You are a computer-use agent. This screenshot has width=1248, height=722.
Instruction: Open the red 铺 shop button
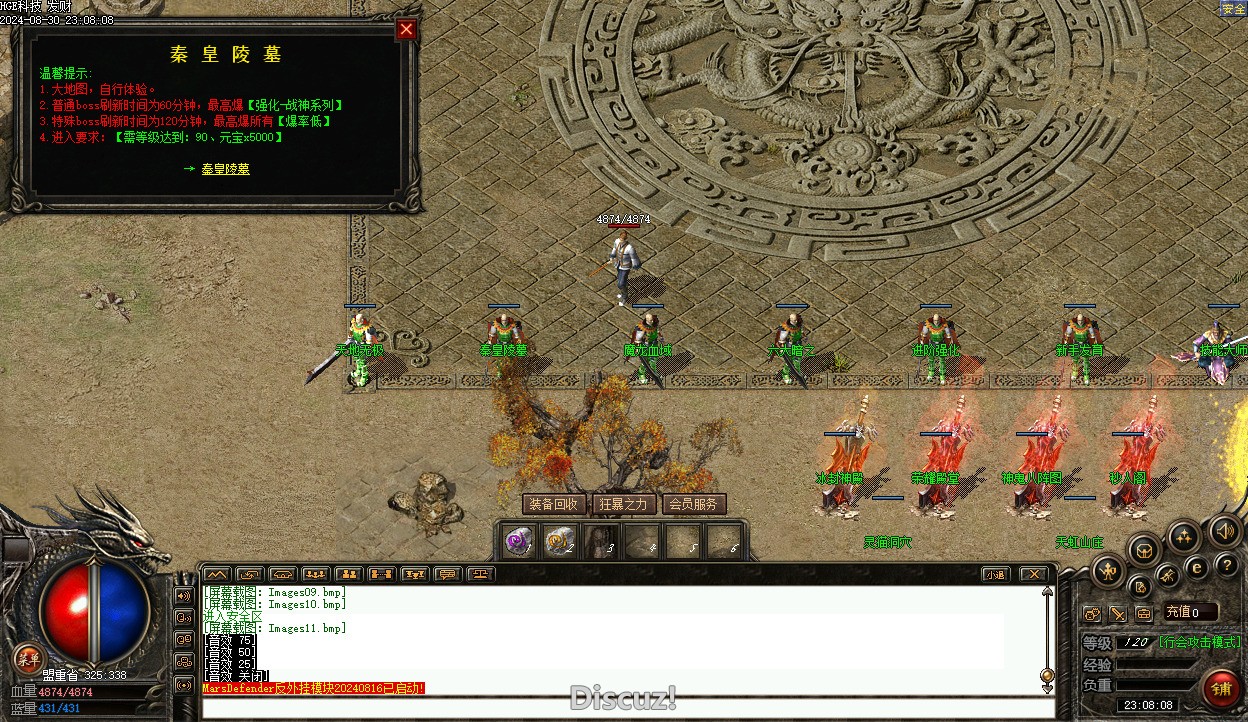pos(1221,689)
